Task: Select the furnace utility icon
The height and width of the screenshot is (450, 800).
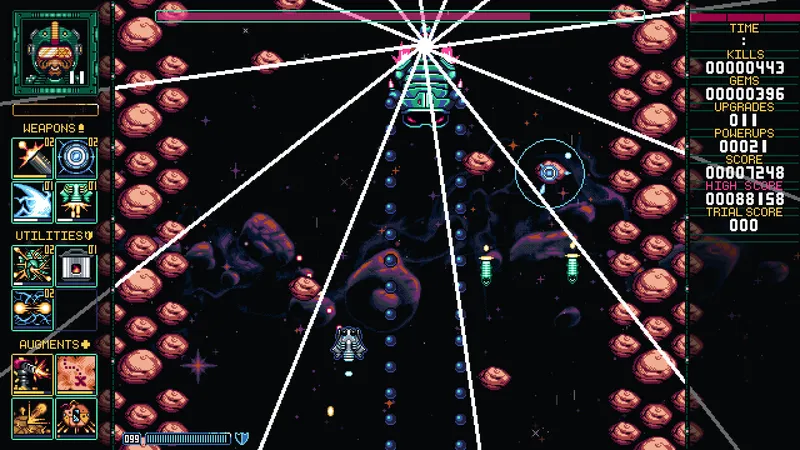Action: coord(76,265)
